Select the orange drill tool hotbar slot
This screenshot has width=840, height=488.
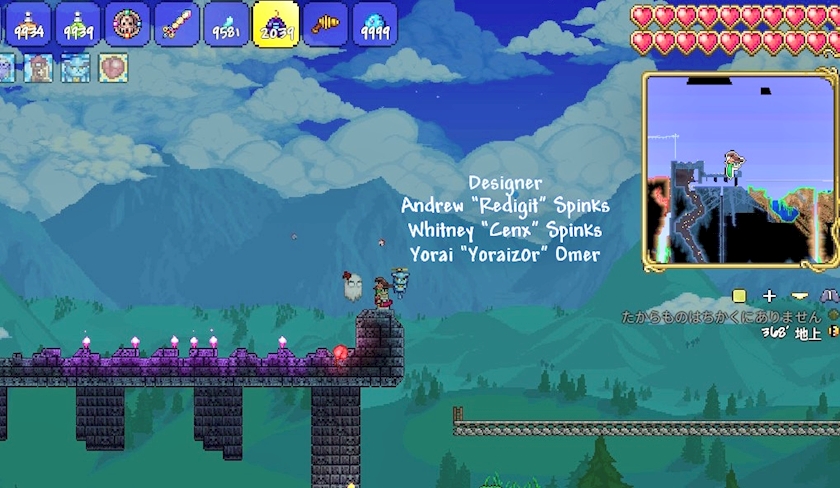(x=326, y=23)
